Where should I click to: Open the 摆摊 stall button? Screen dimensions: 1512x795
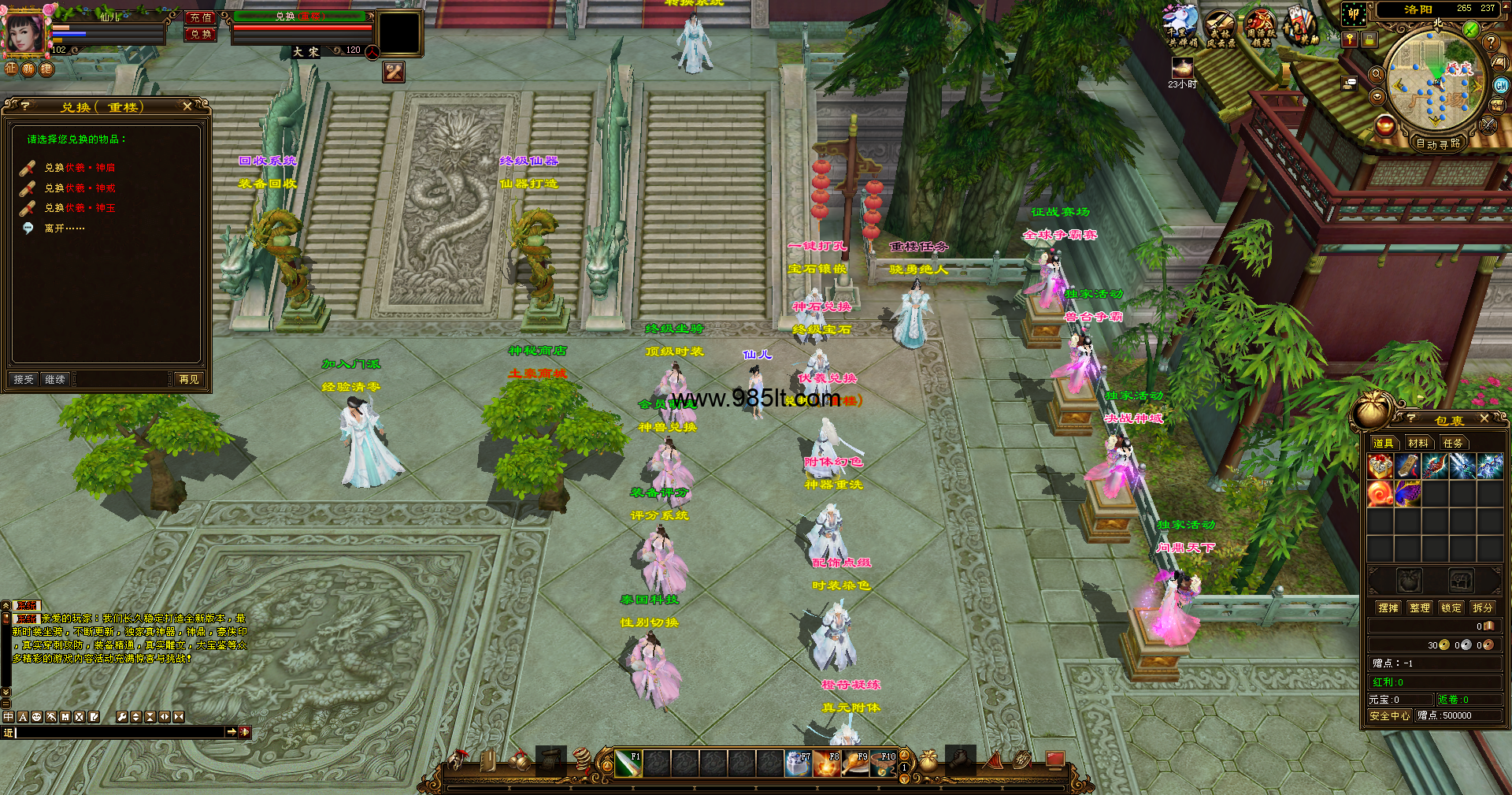coord(1388,607)
